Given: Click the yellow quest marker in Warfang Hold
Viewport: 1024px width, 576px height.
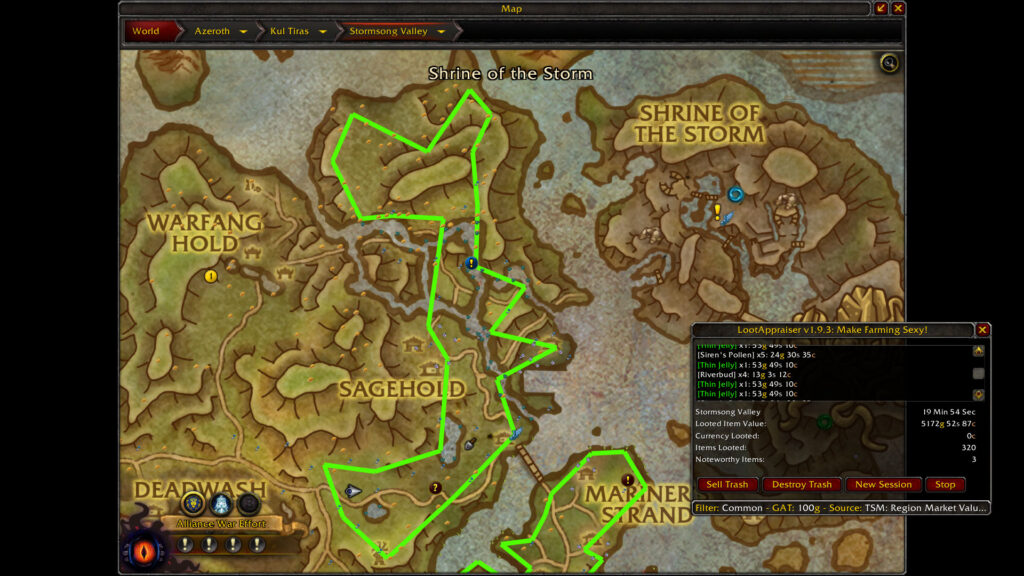Looking at the screenshot, I should point(211,276).
